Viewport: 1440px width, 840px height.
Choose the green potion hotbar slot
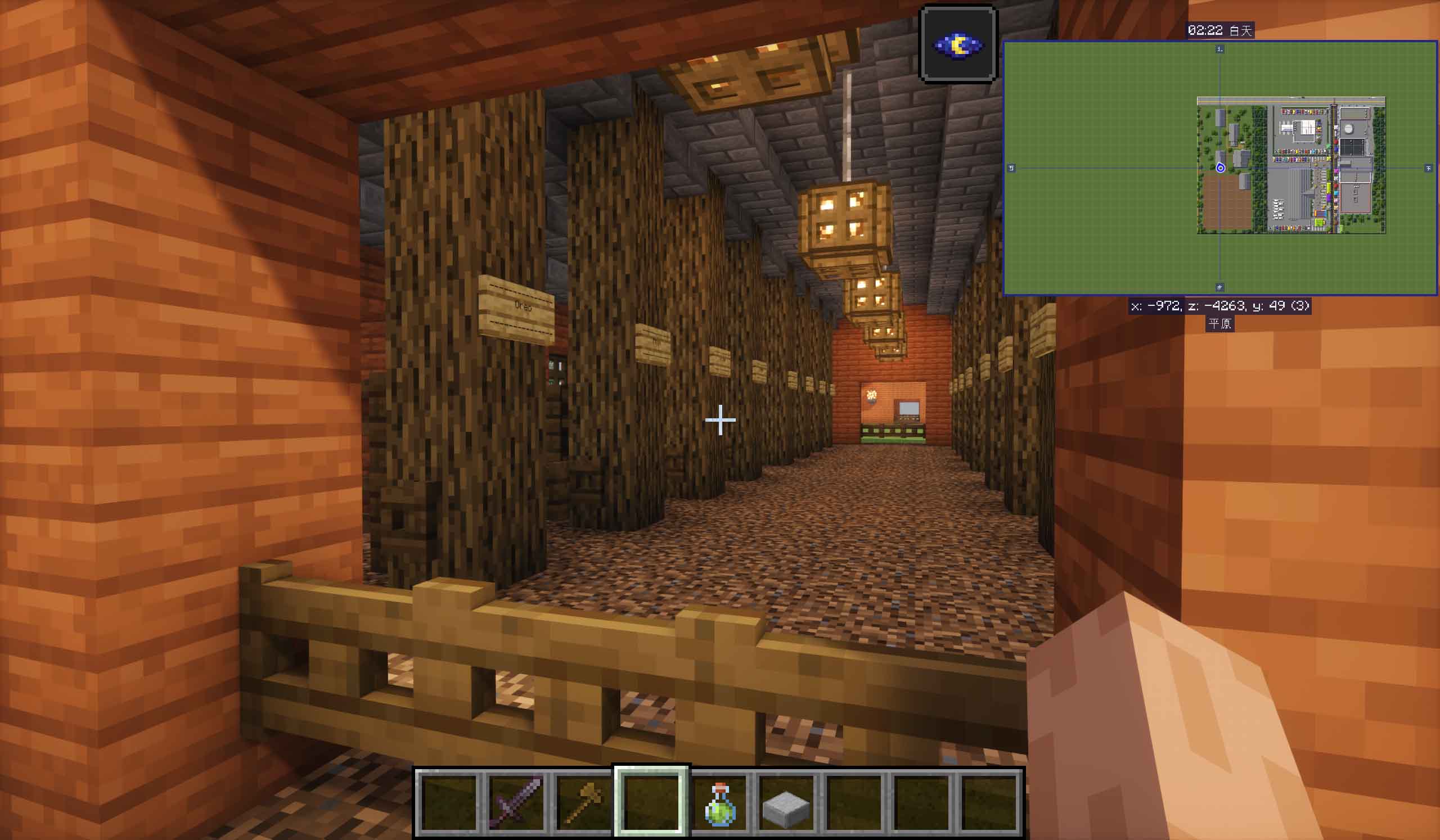click(x=719, y=803)
